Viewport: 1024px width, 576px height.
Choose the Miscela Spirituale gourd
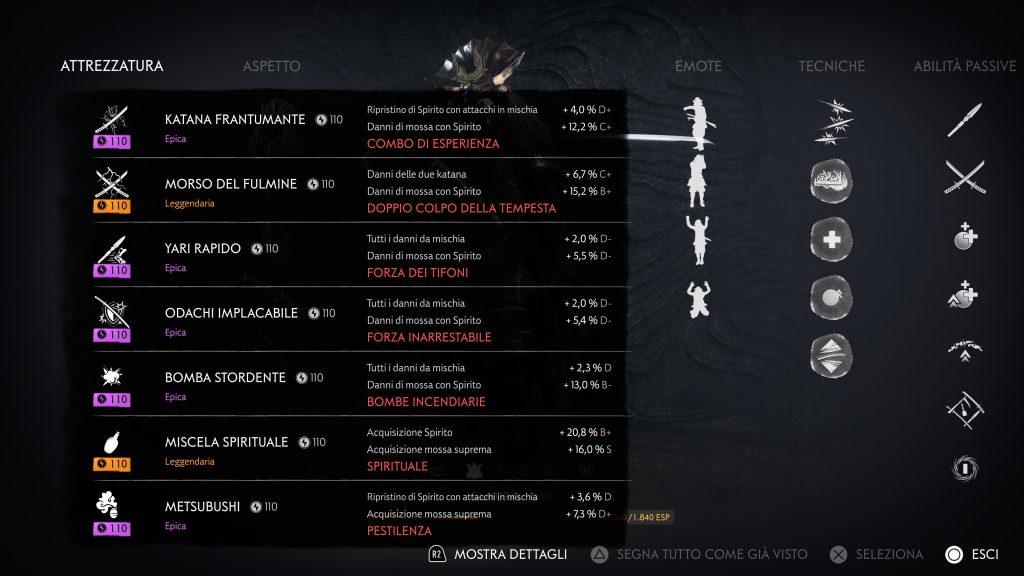(226, 442)
